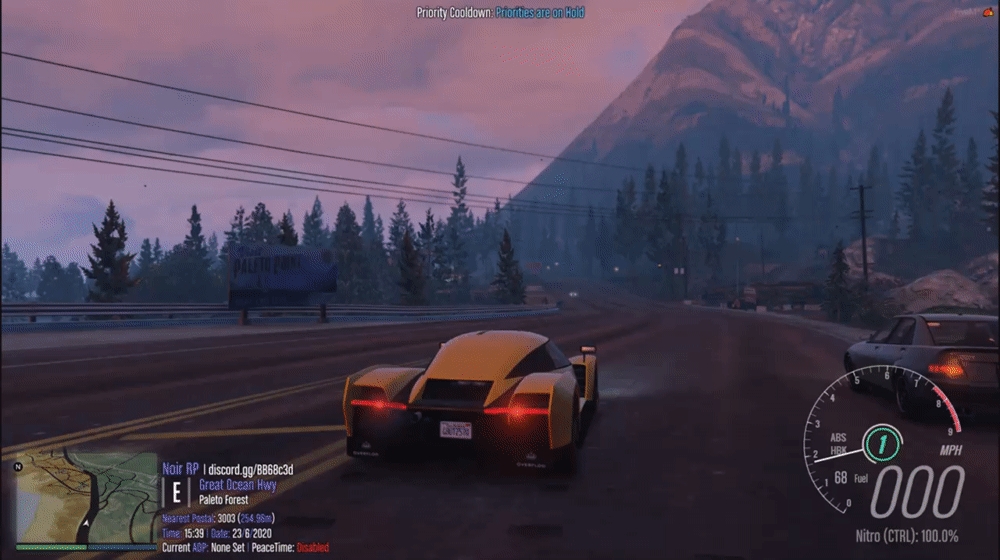Viewport: 1000px width, 560px height.
Task: Open the minimap of Paleto Forest
Action: point(85,498)
